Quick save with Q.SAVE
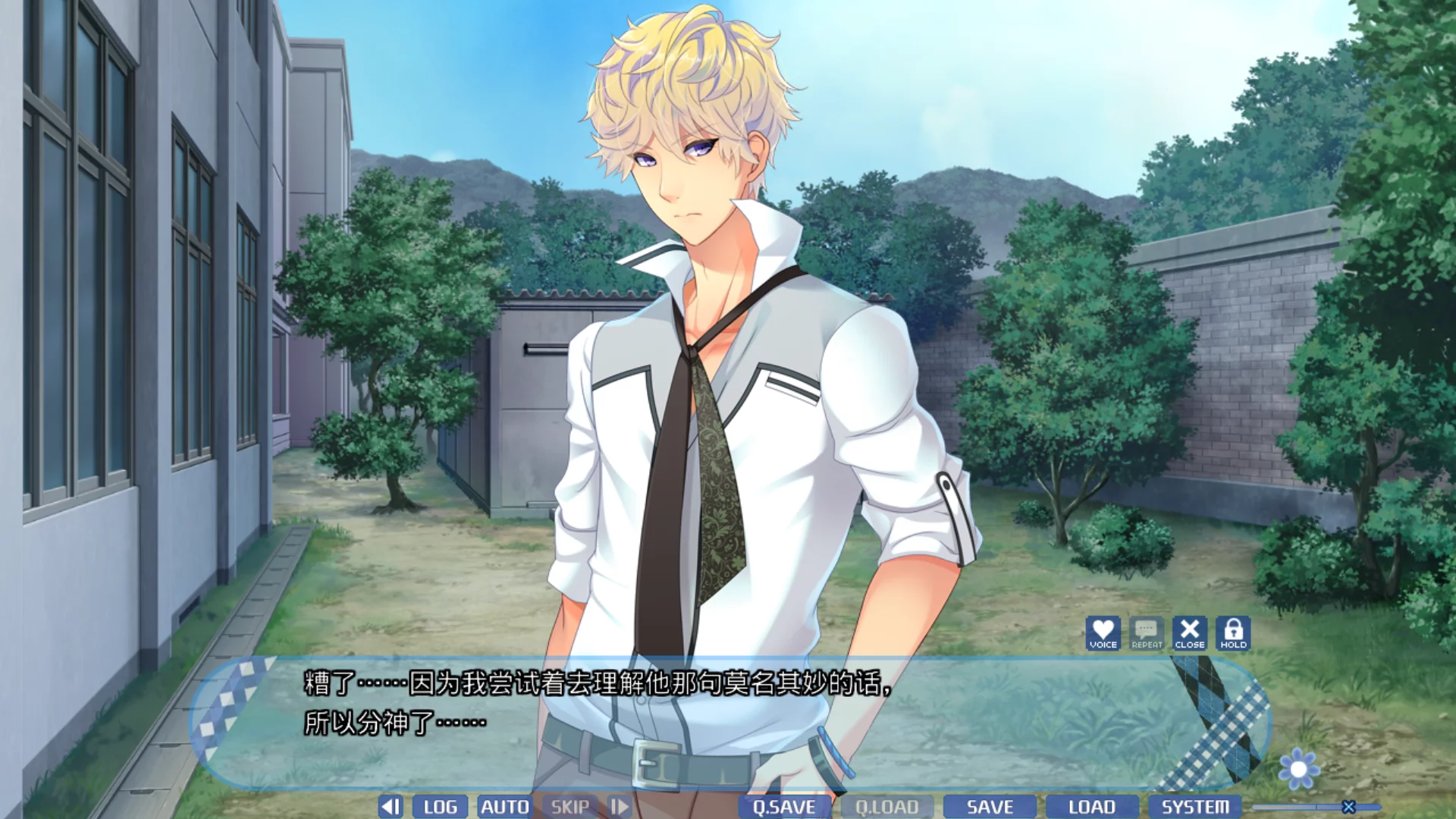Viewport: 1456px width, 819px height. [784, 807]
